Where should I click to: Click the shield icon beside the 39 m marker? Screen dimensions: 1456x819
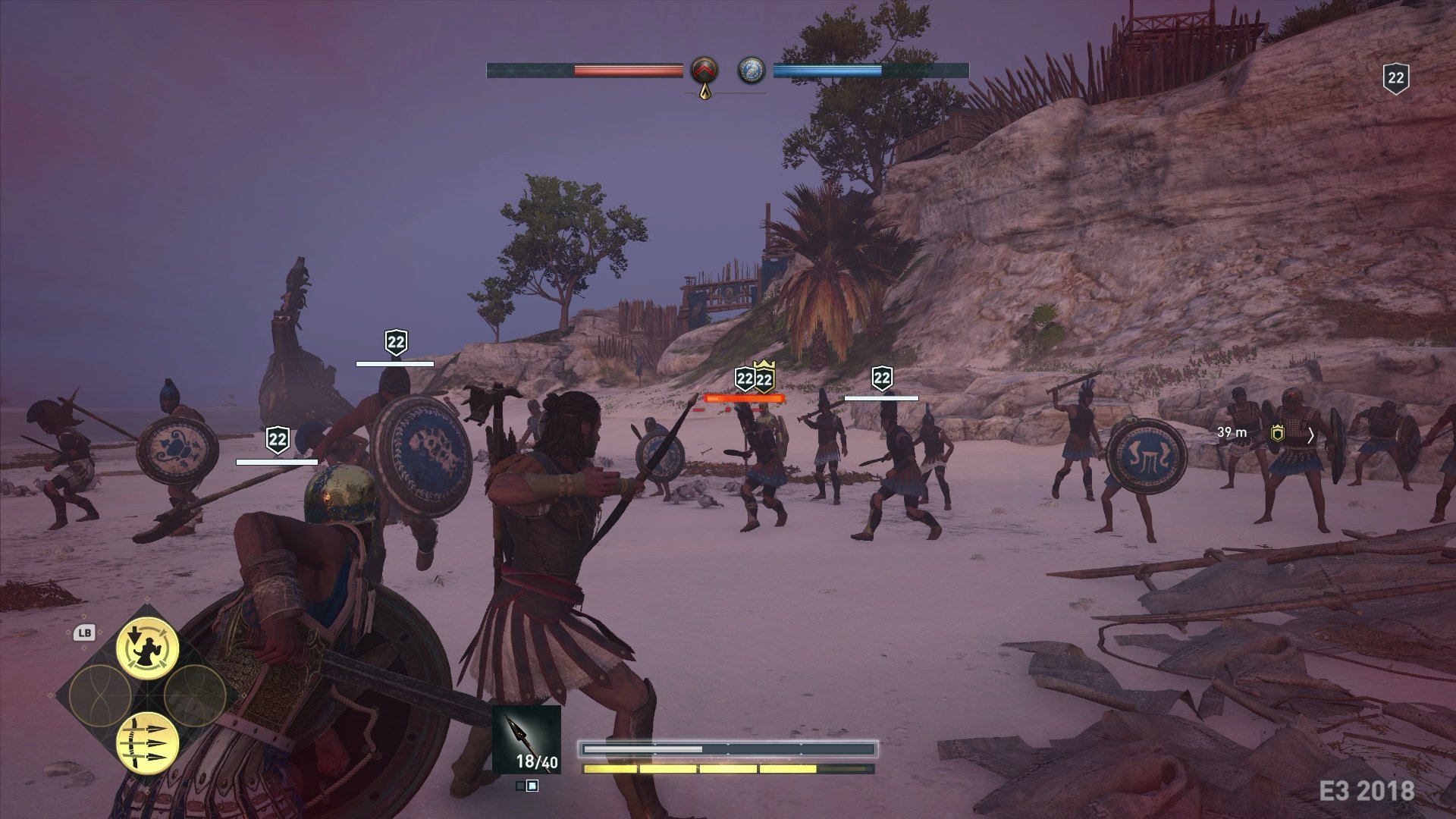(1277, 434)
